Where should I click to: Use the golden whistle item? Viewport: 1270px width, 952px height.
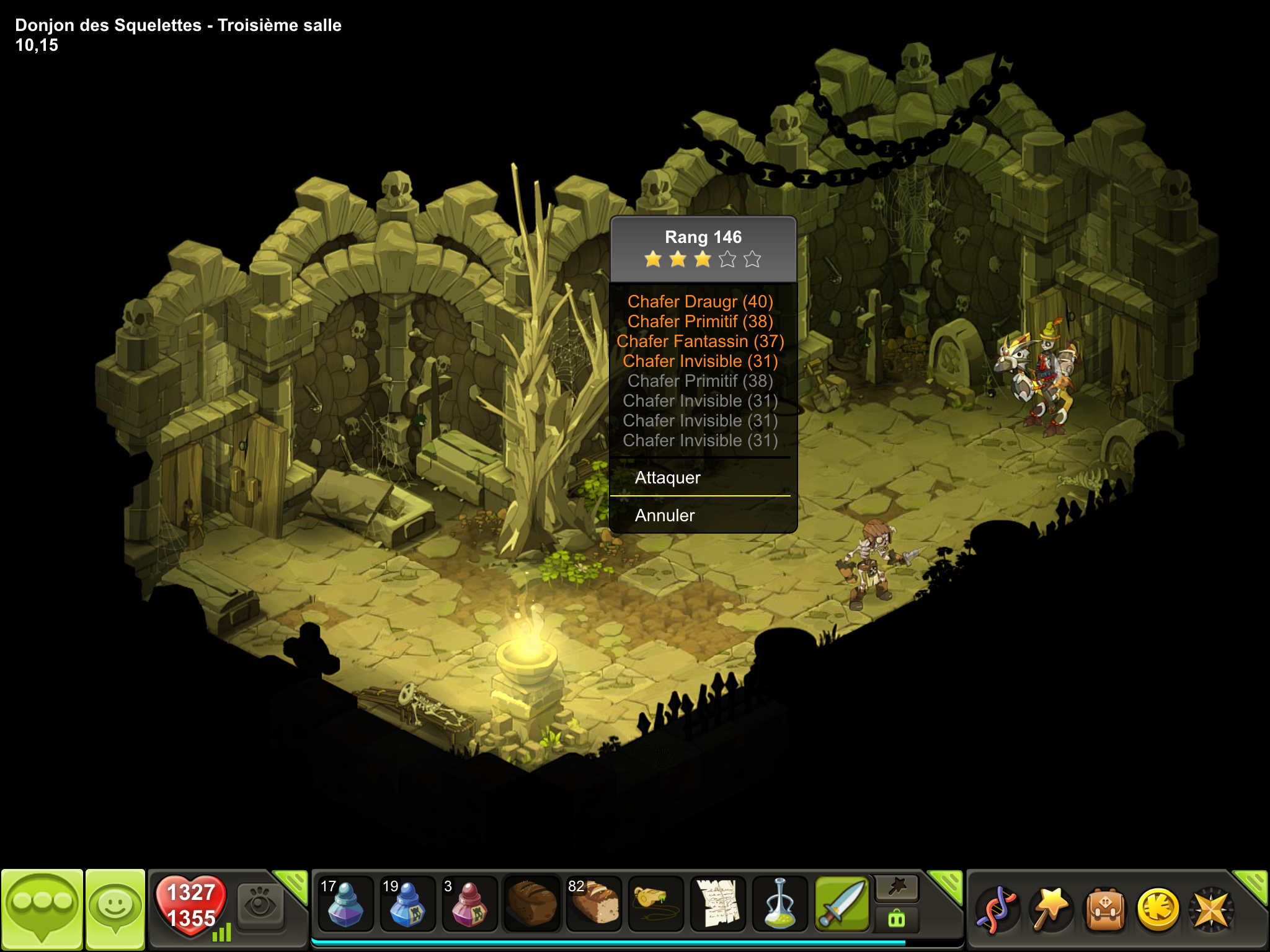click(x=656, y=904)
